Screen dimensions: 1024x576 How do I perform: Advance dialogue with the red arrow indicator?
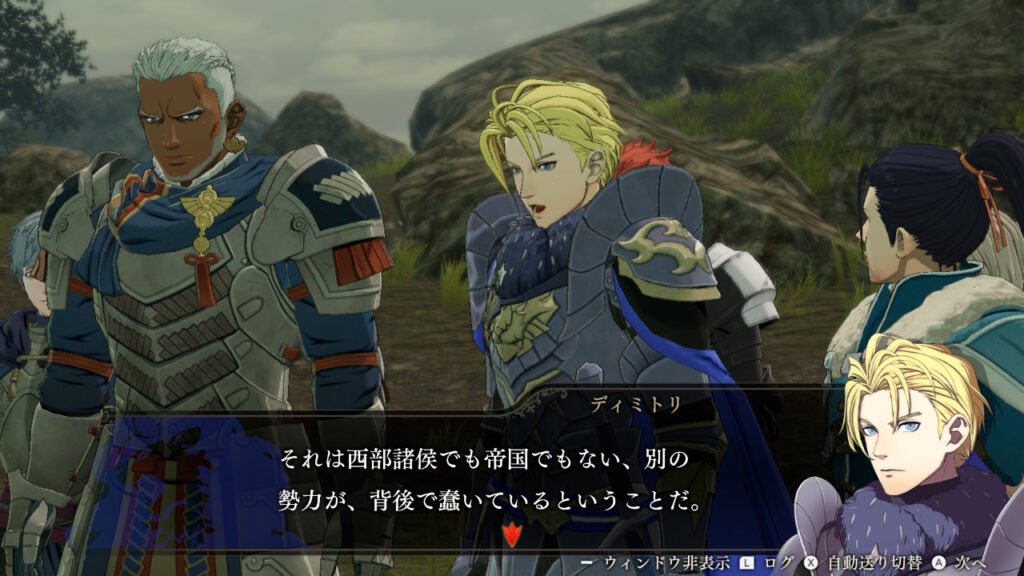click(x=511, y=535)
